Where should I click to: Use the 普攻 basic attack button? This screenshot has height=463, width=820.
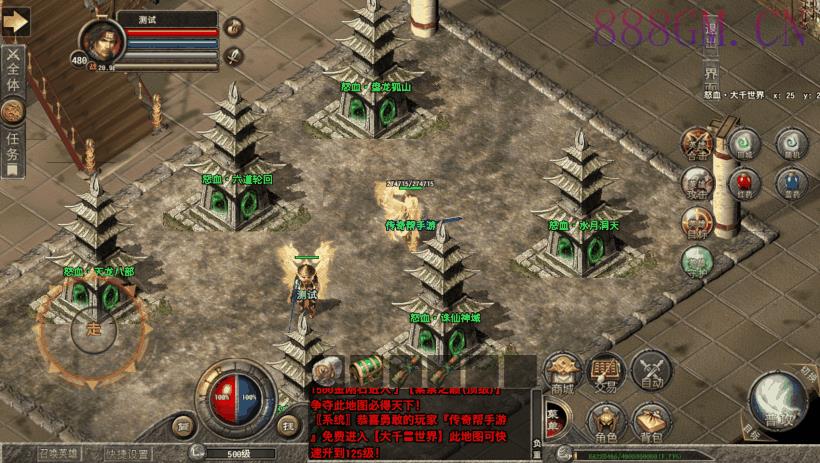(778, 397)
